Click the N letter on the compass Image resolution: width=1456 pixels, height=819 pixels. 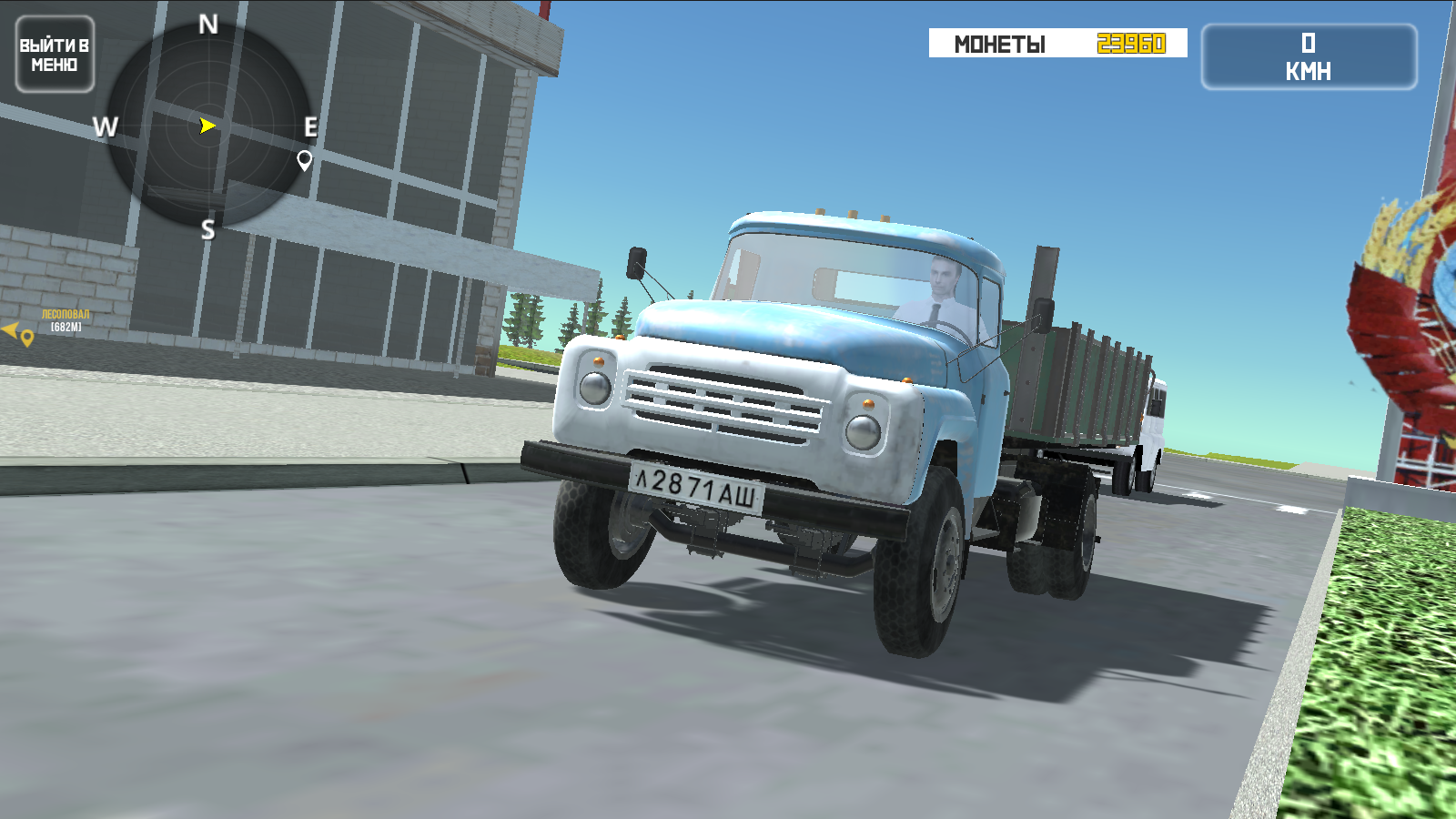(208, 23)
